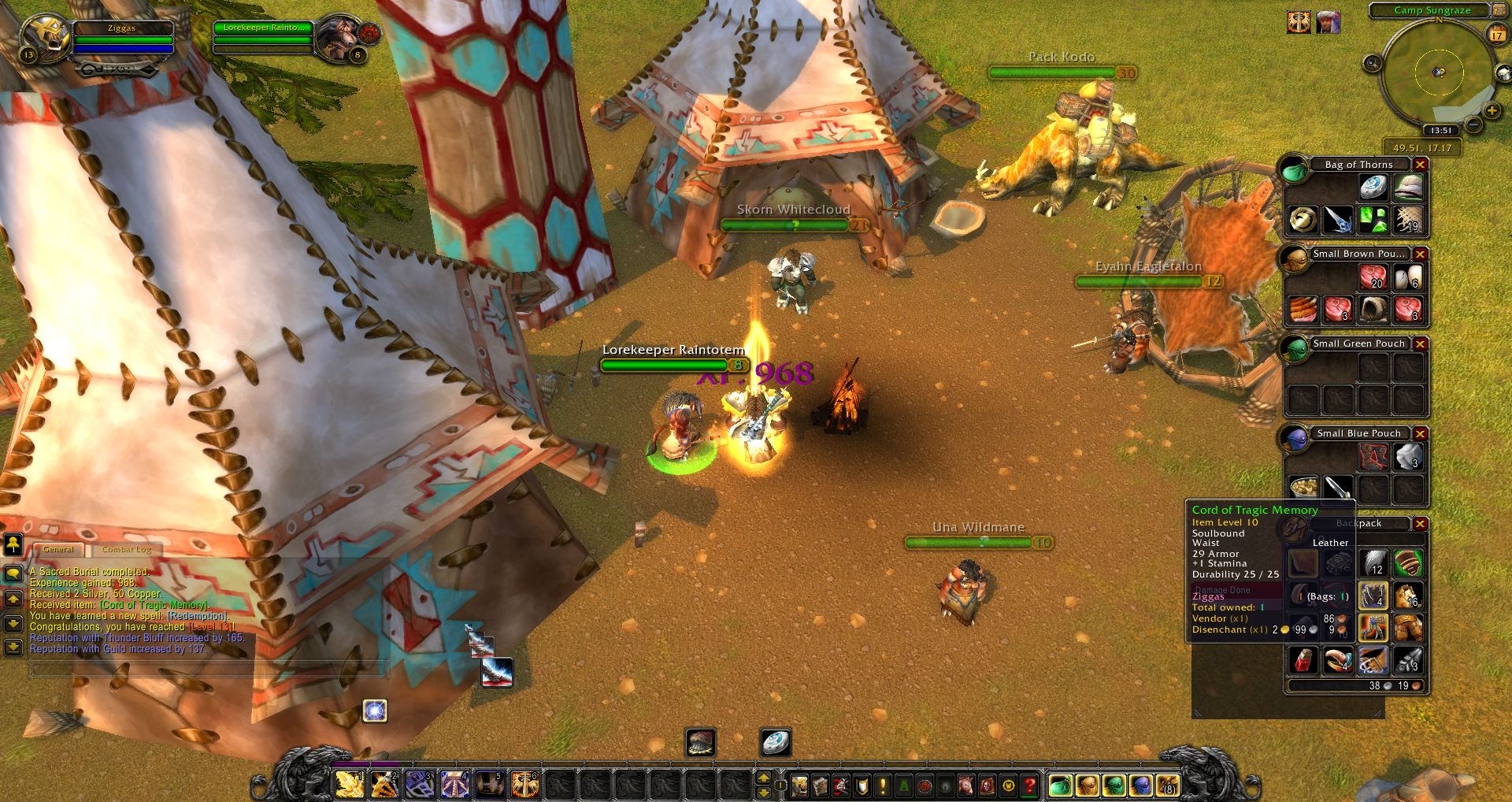Close the Small Blue Pouch bag

(1420, 434)
